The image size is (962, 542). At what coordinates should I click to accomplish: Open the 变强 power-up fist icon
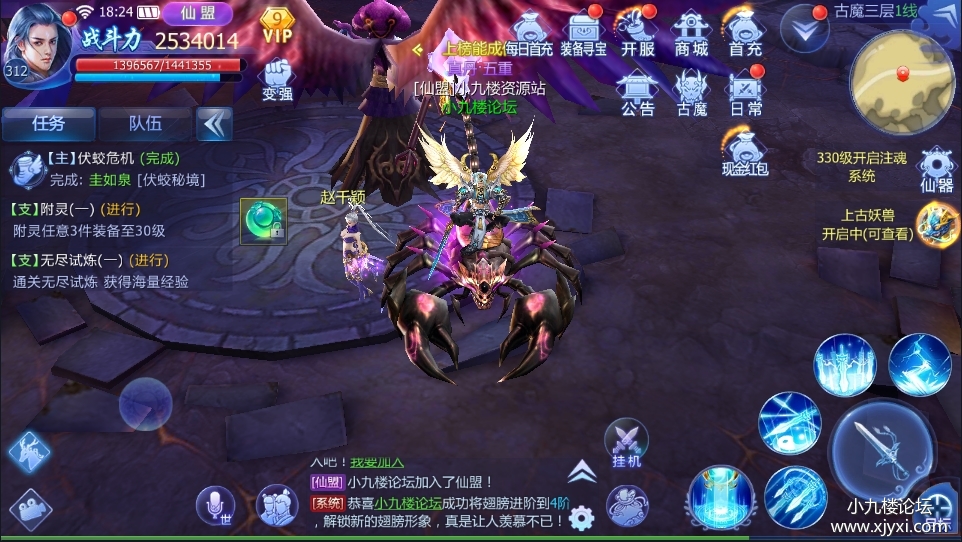click(x=277, y=79)
